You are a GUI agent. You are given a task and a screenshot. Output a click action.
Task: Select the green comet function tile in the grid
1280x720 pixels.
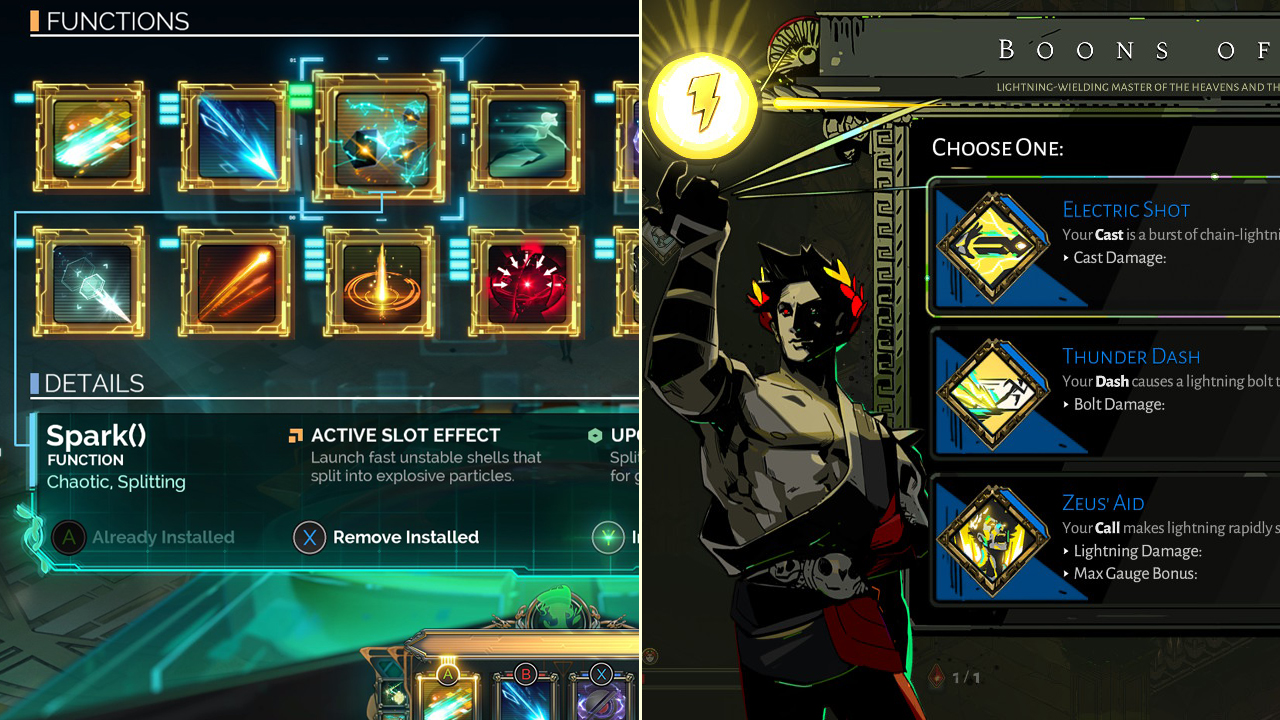click(89, 137)
